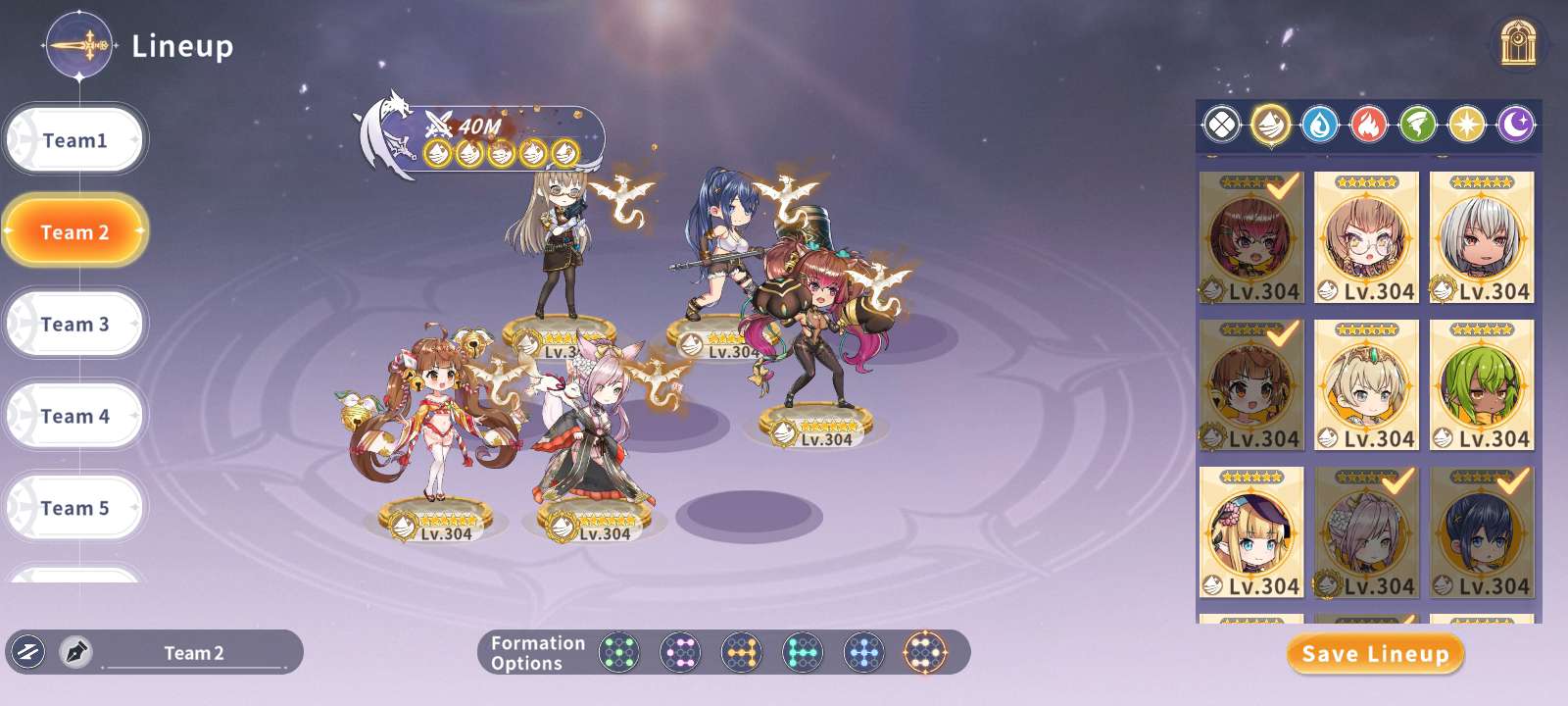Choose the glasses-wearing hero card
This screenshot has width=1568, height=706.
tap(1366, 237)
